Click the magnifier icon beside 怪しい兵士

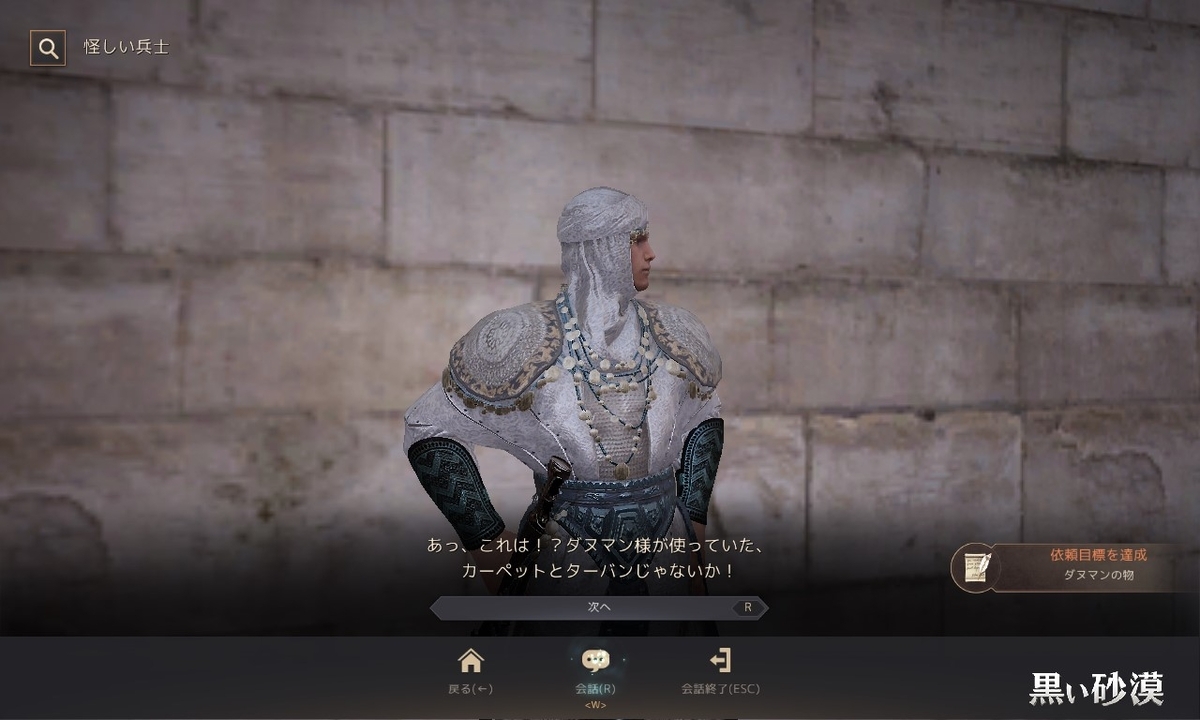[47, 47]
